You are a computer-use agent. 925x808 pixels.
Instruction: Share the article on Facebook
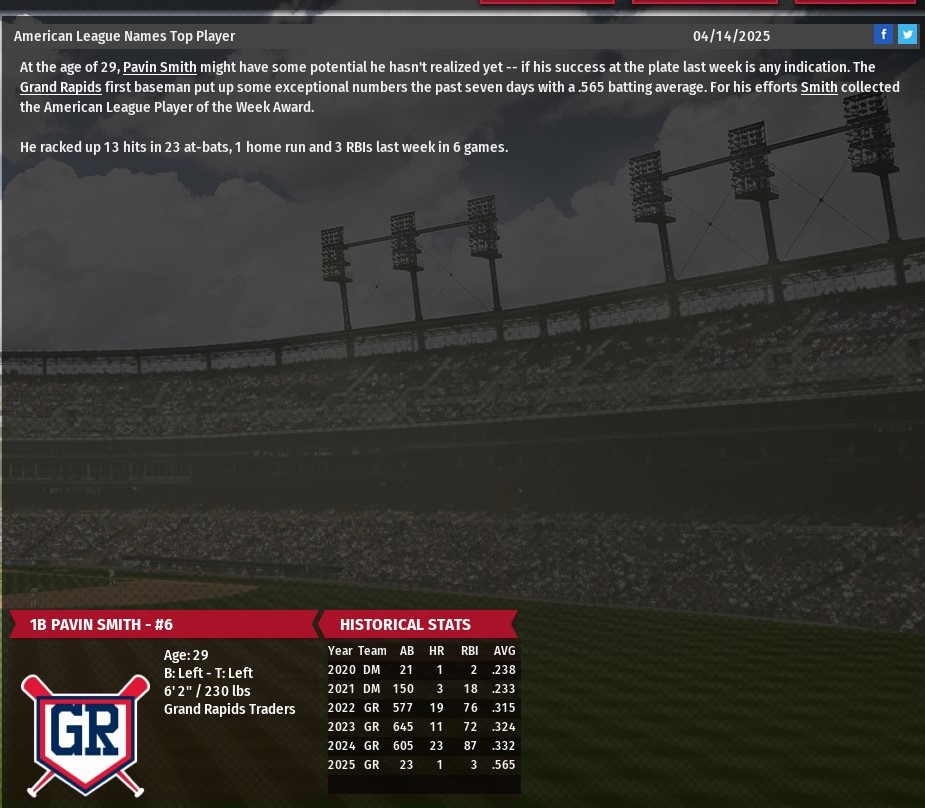coord(883,35)
